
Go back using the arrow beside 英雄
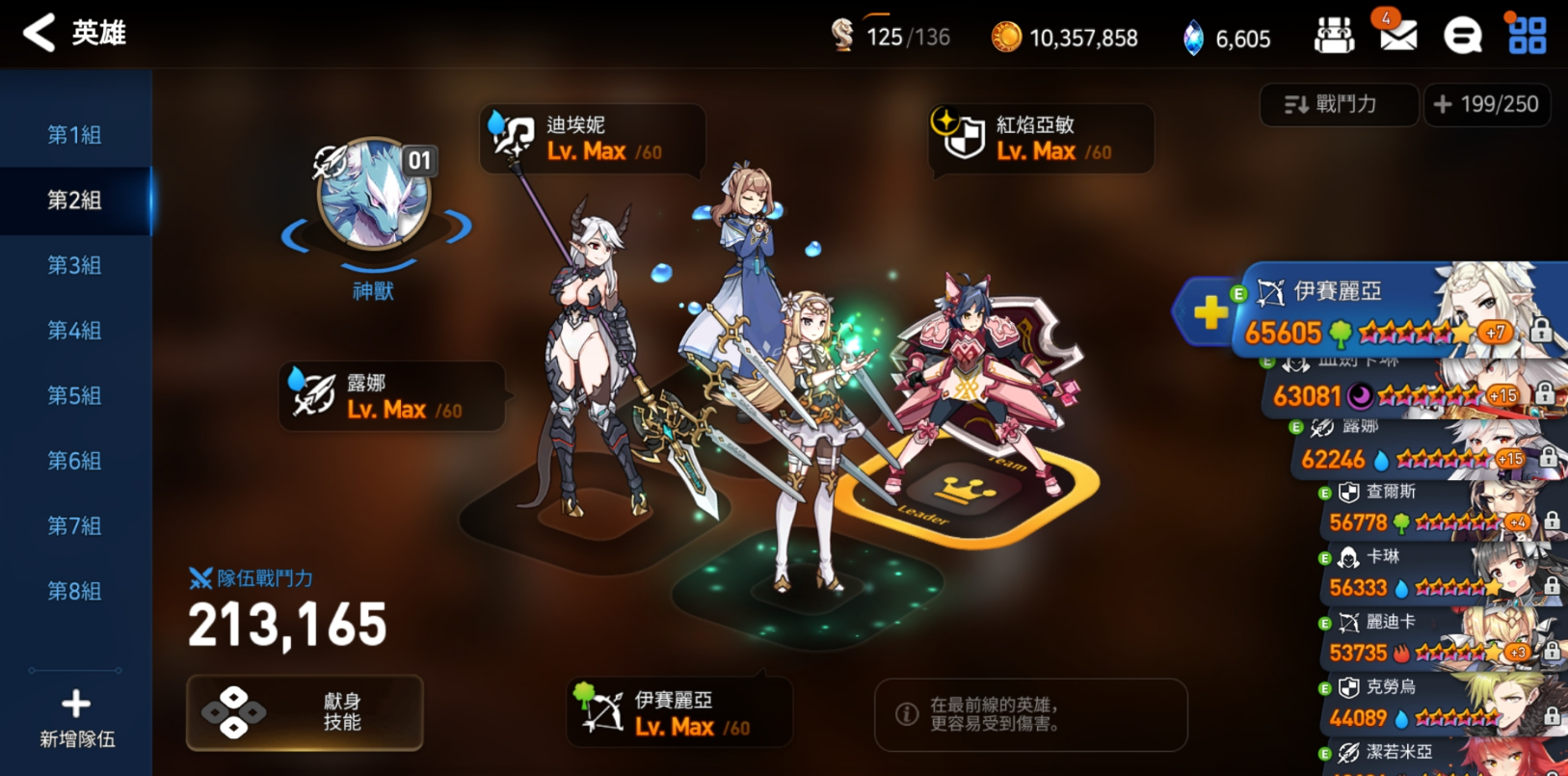pos(40,33)
